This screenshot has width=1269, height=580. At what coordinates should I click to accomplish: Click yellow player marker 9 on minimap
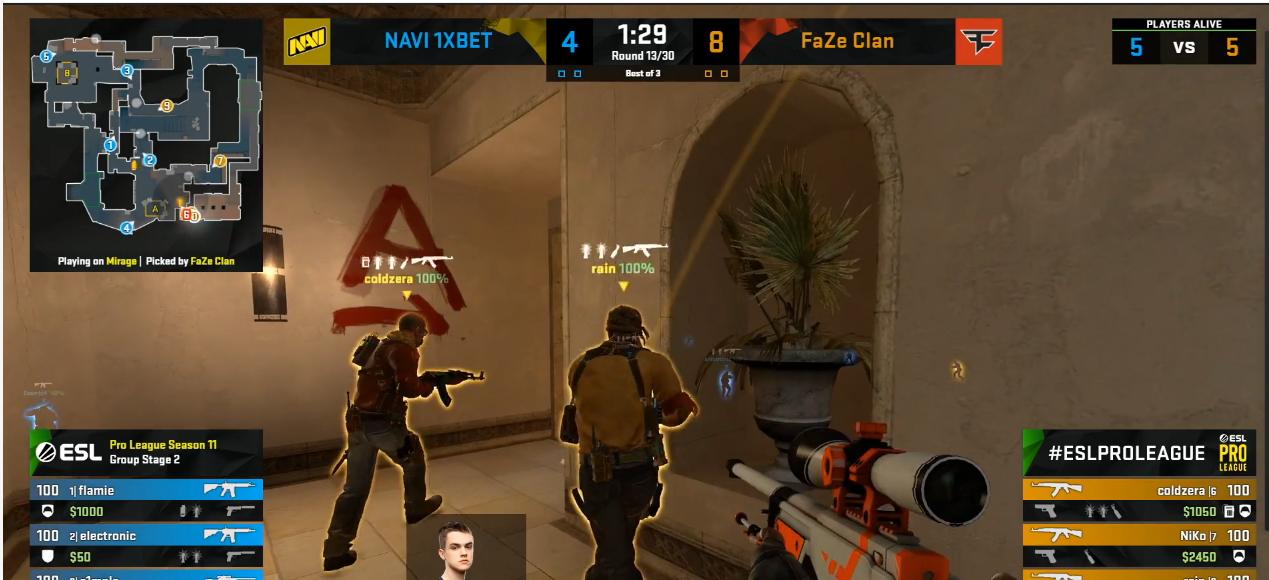click(167, 105)
